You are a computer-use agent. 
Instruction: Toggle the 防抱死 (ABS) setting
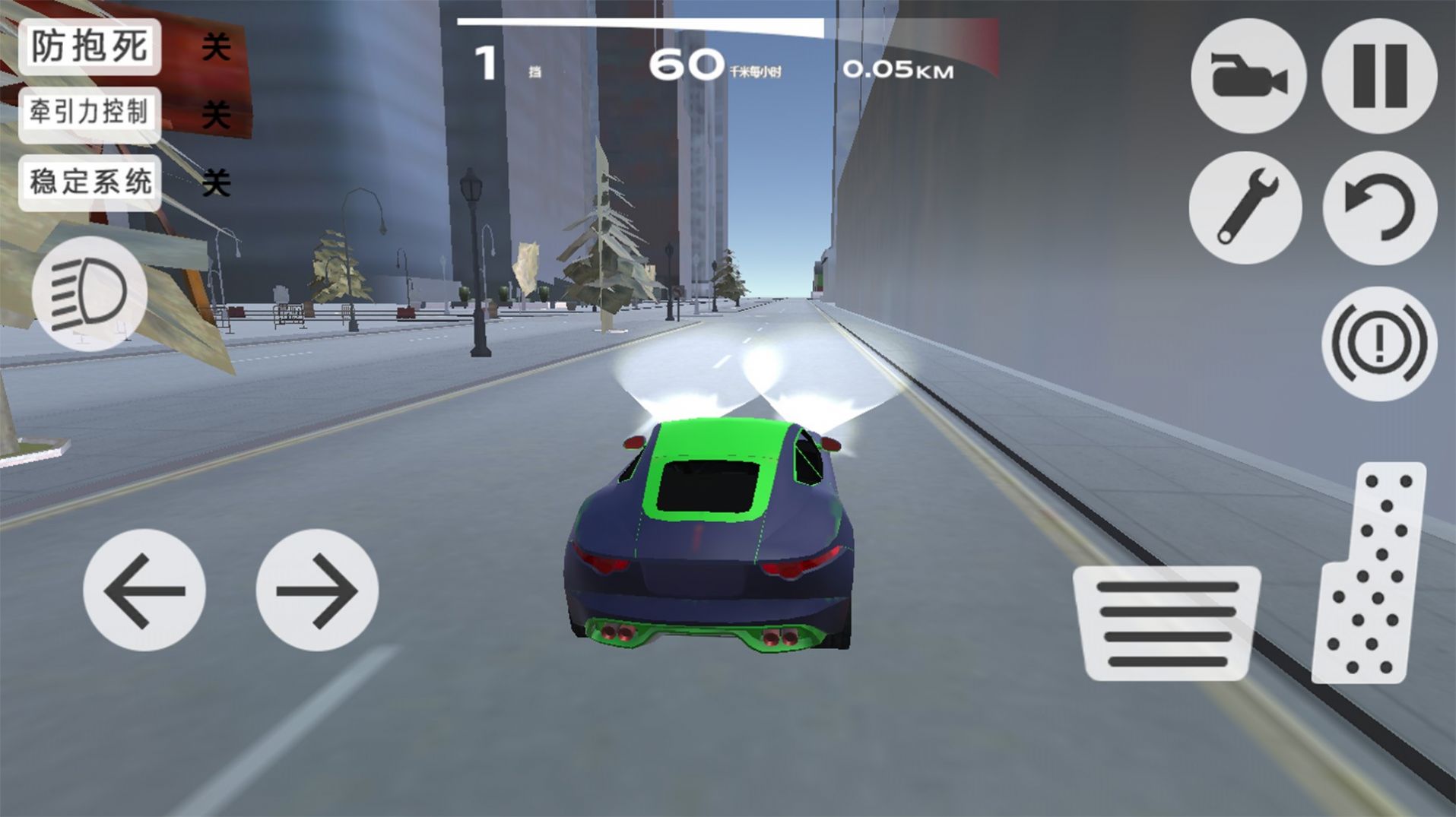coord(90,47)
